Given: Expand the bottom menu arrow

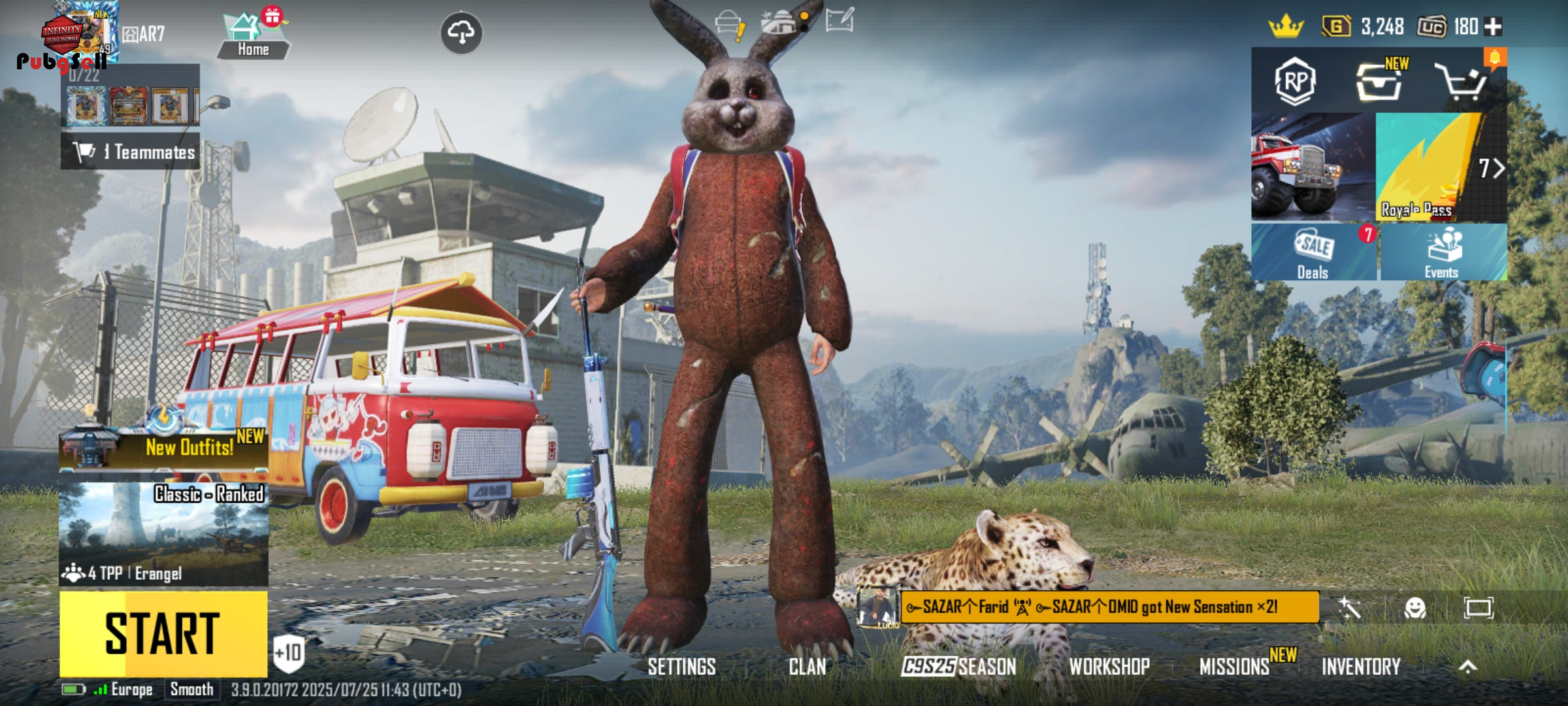Looking at the screenshot, I should pyautogui.click(x=1467, y=667).
